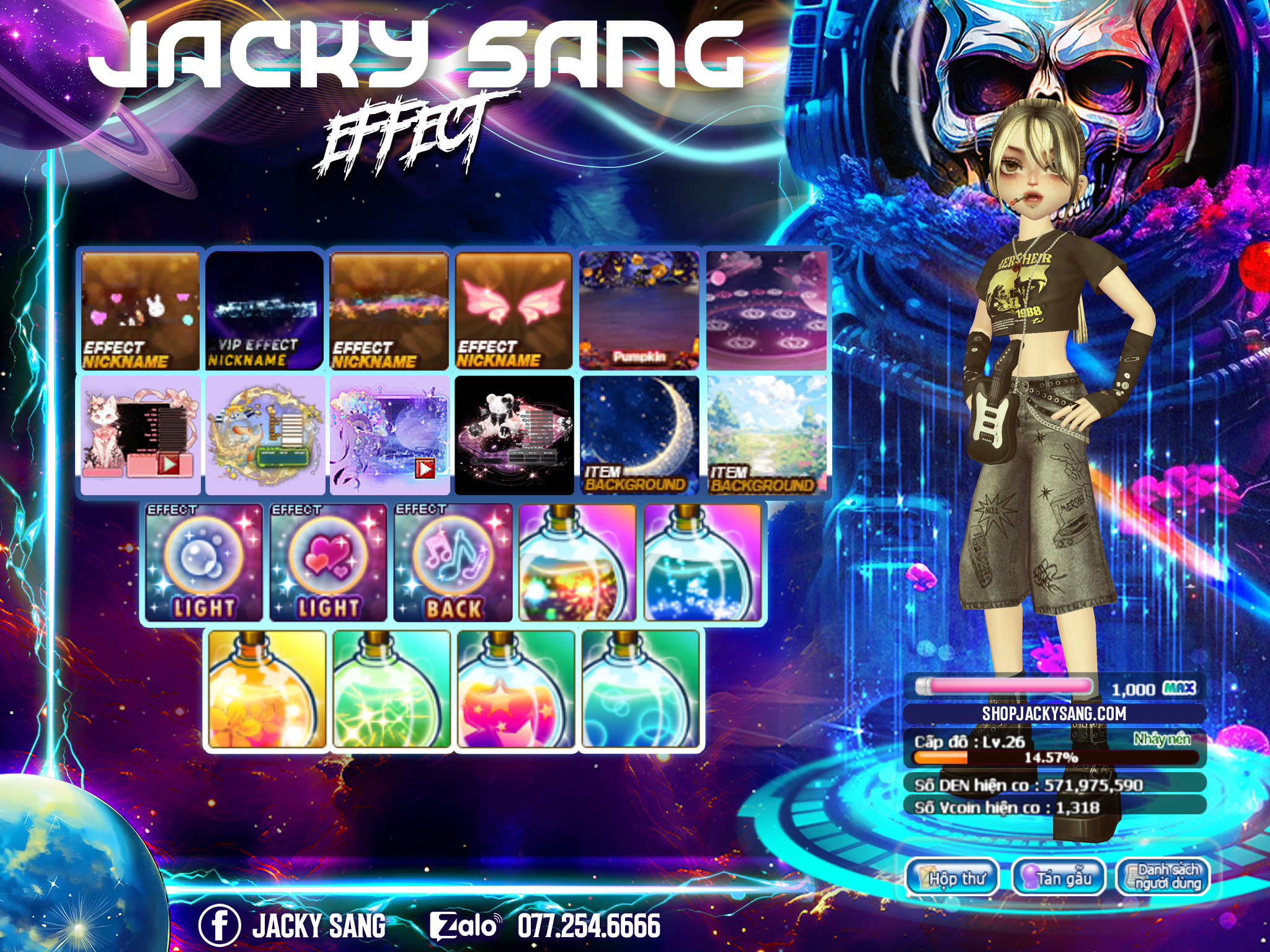Select the music notes Back effect icon

point(453,563)
